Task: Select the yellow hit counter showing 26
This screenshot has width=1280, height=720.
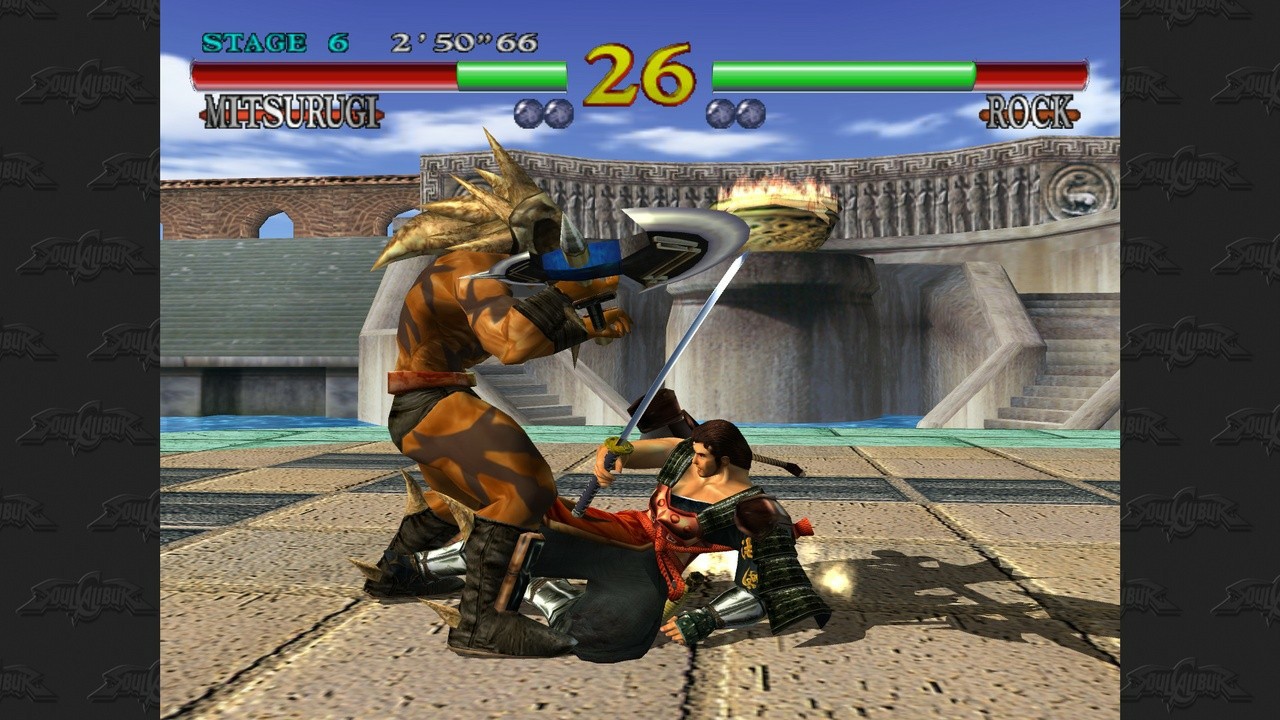Action: pyautogui.click(x=640, y=75)
